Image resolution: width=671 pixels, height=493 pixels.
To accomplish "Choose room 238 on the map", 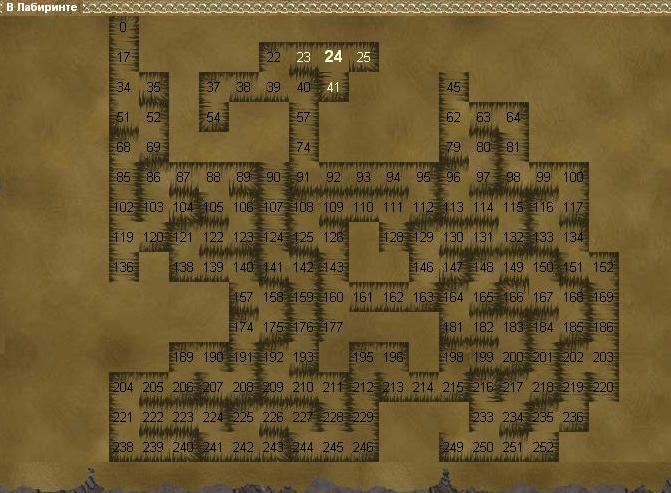I will [123, 447].
